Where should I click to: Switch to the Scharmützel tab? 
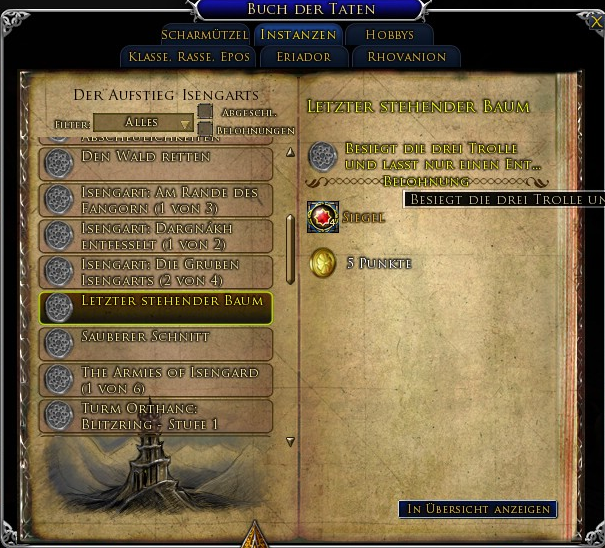(x=204, y=35)
